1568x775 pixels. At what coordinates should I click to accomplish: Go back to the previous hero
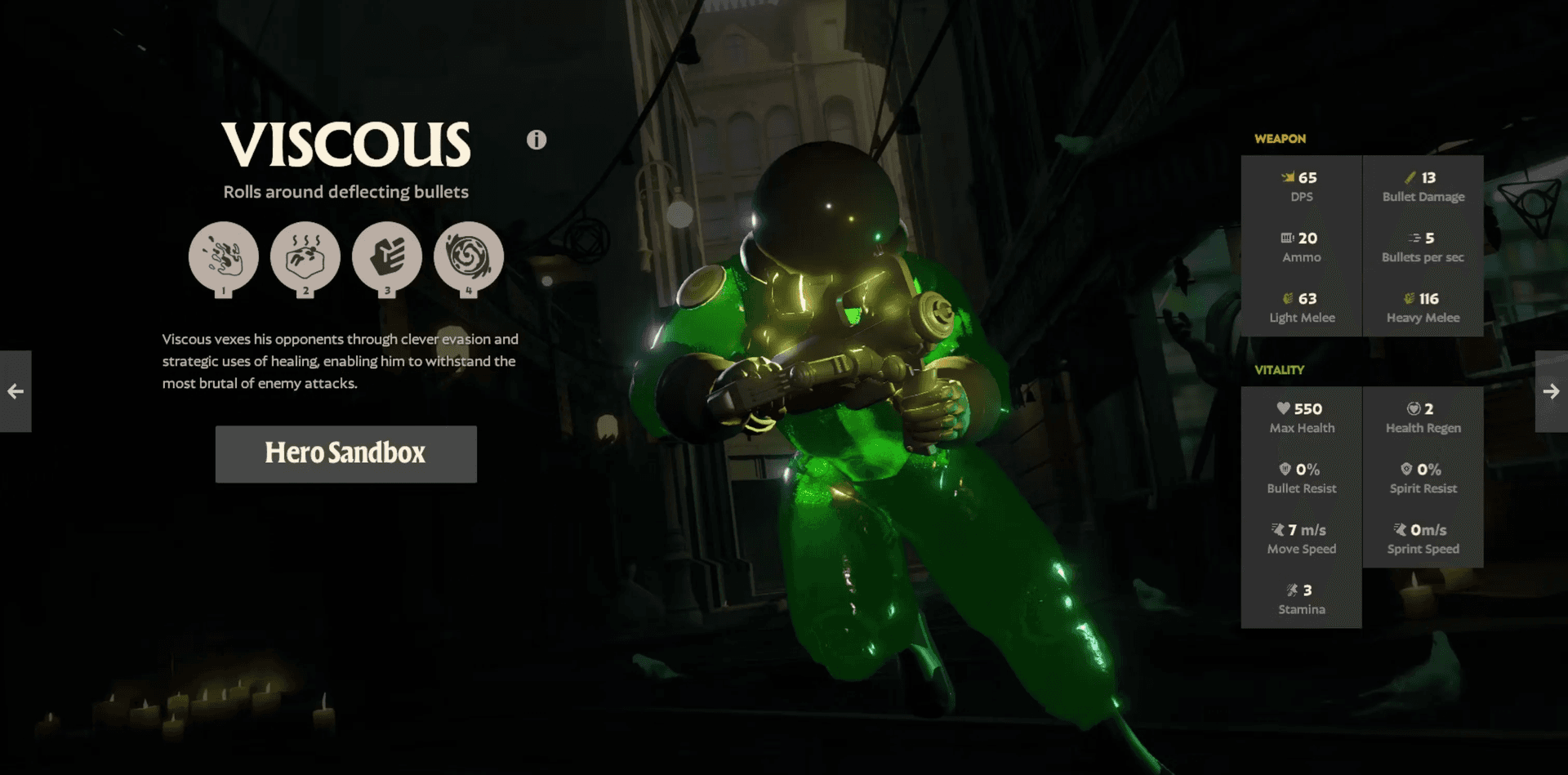[16, 392]
